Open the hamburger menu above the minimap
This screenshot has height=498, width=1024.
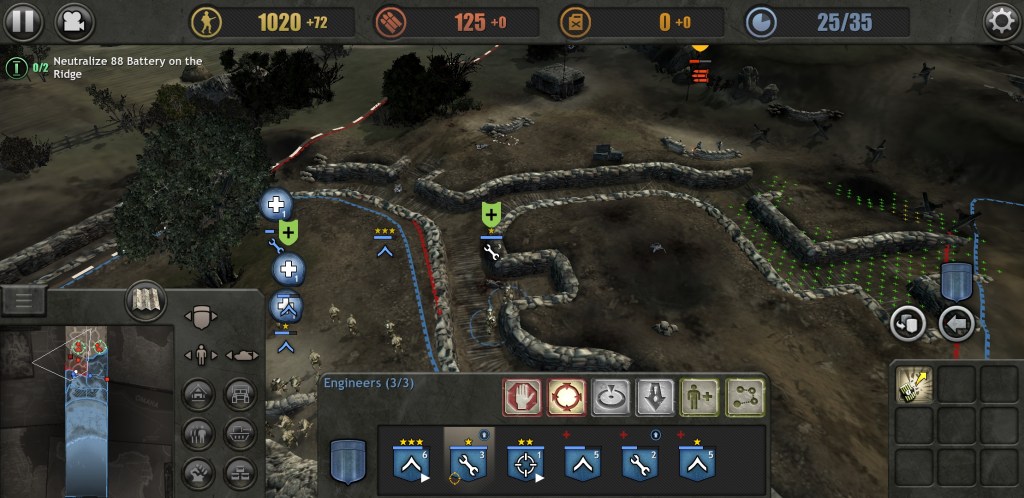pos(24,299)
